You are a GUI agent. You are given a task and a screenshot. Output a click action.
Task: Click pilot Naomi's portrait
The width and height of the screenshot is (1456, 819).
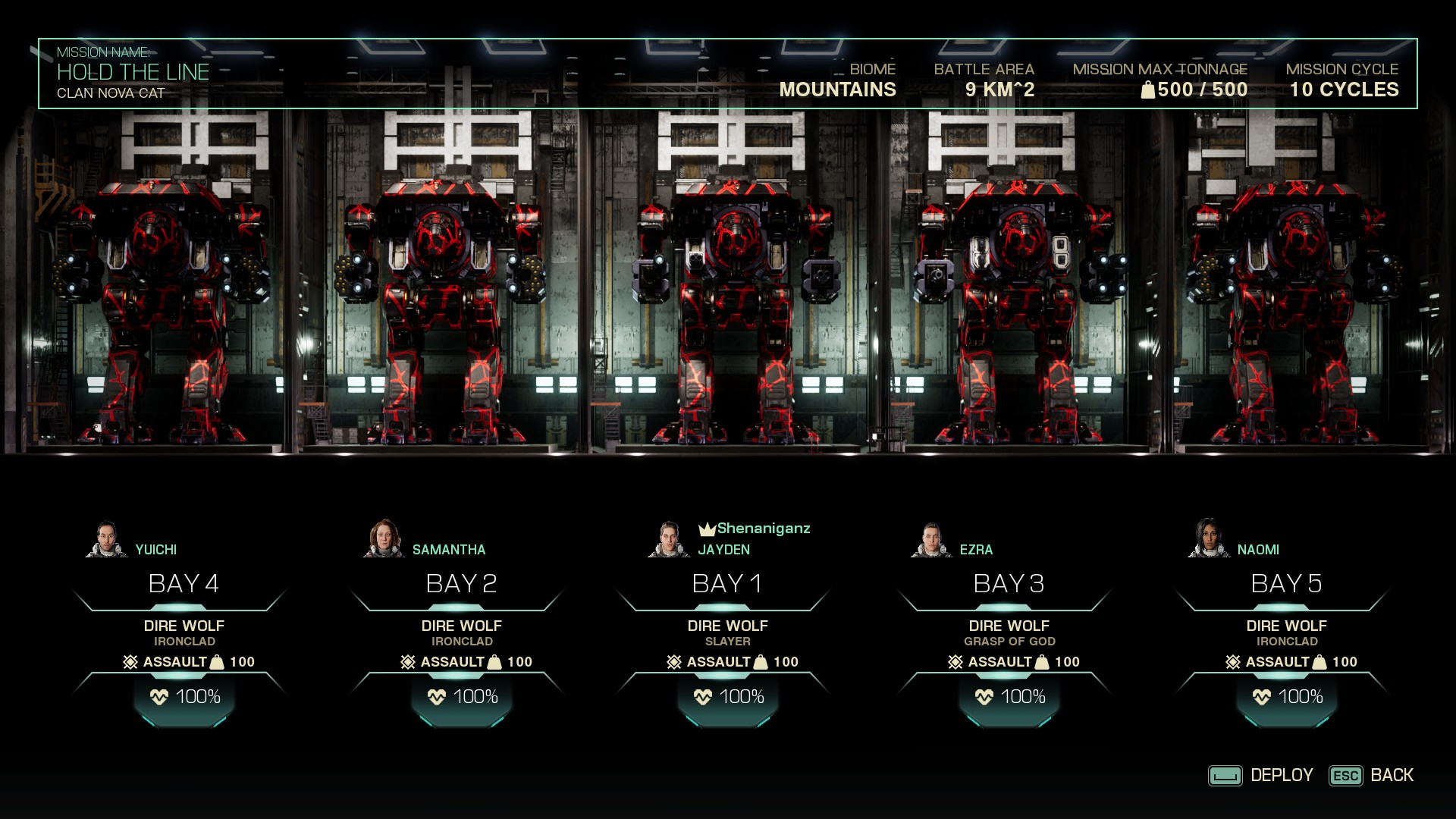pyautogui.click(x=1208, y=539)
